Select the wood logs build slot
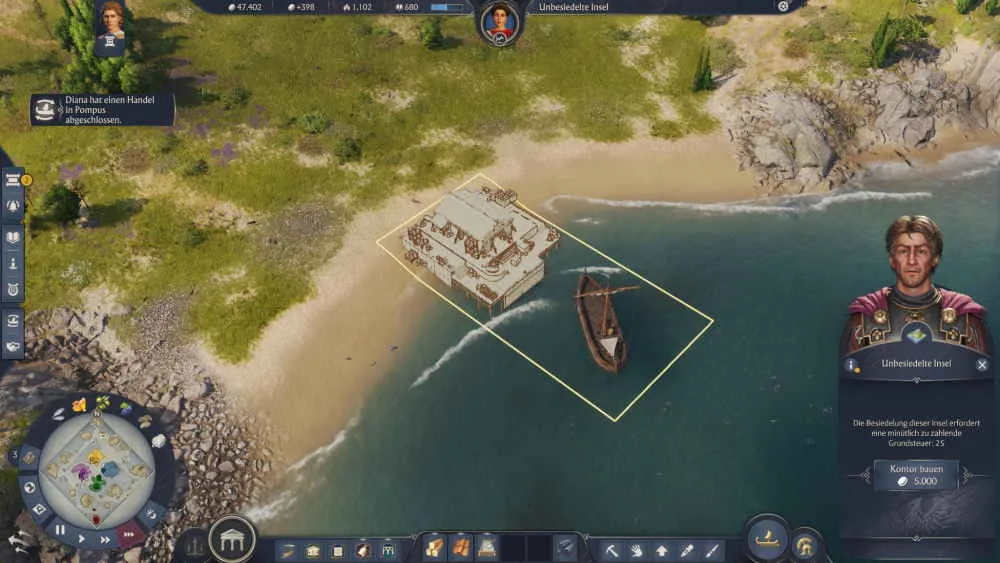 pos(433,548)
